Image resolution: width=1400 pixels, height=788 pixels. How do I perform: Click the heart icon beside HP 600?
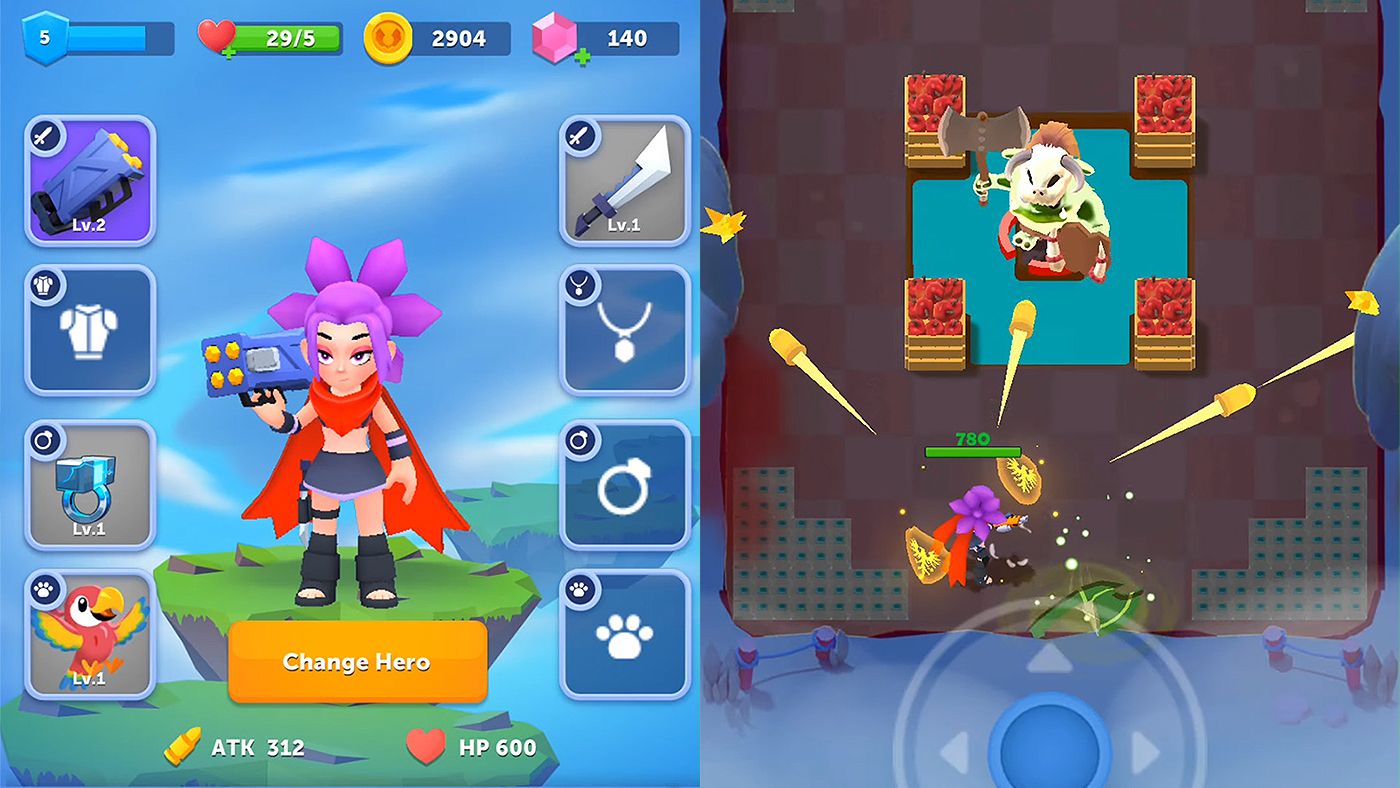(425, 746)
